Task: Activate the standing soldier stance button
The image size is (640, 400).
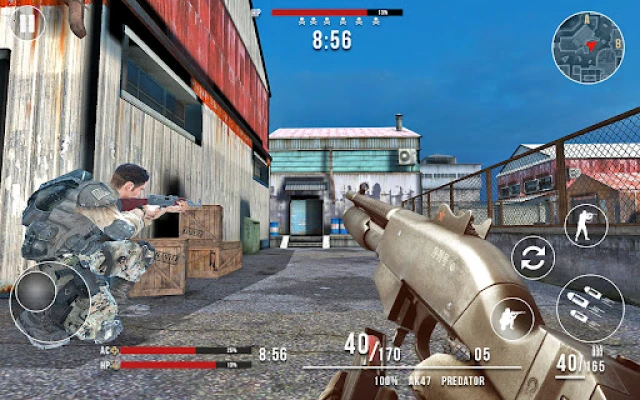Action: 585,226
